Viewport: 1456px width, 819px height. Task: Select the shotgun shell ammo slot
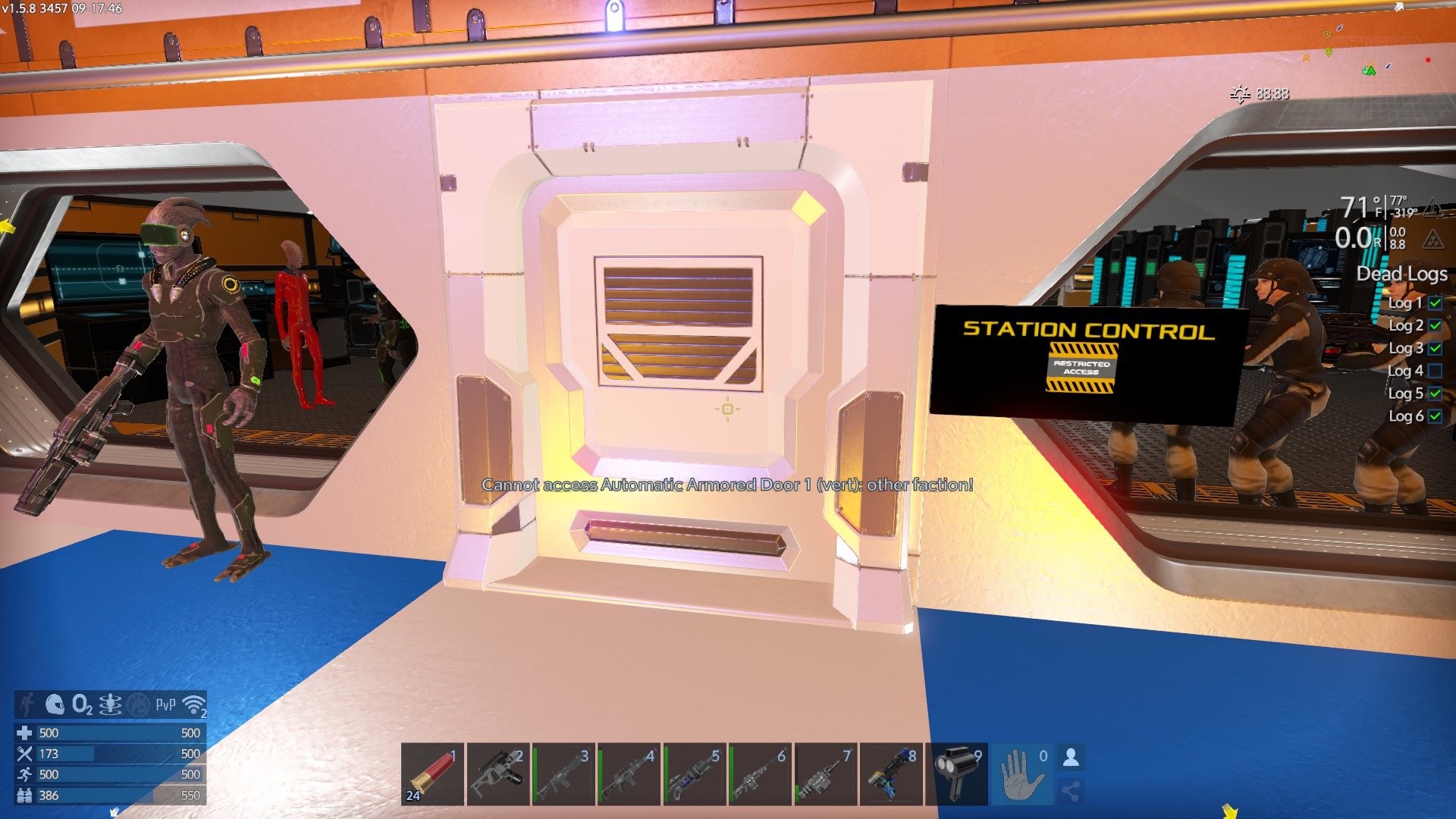pos(432,773)
